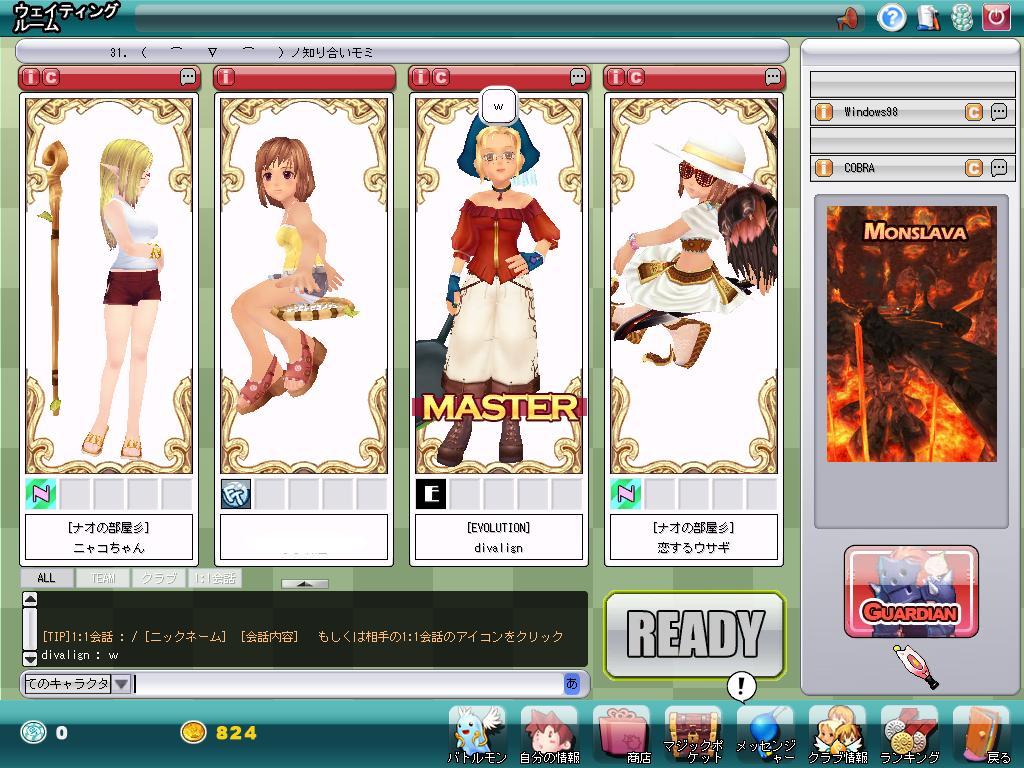Switch to the ALL chat tab
The width and height of the screenshot is (1024, 768).
point(46,578)
